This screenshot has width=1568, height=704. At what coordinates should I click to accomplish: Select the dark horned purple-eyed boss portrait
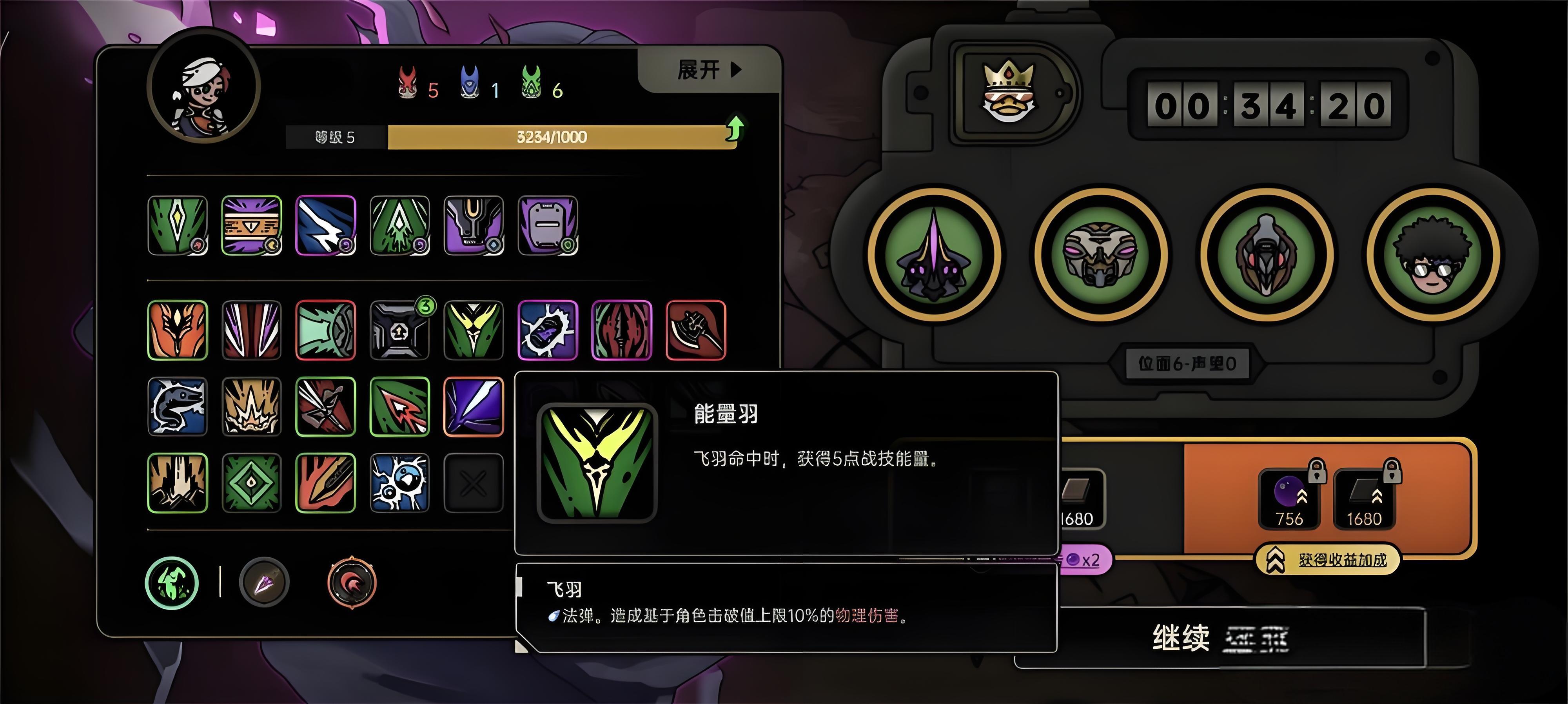click(x=934, y=254)
